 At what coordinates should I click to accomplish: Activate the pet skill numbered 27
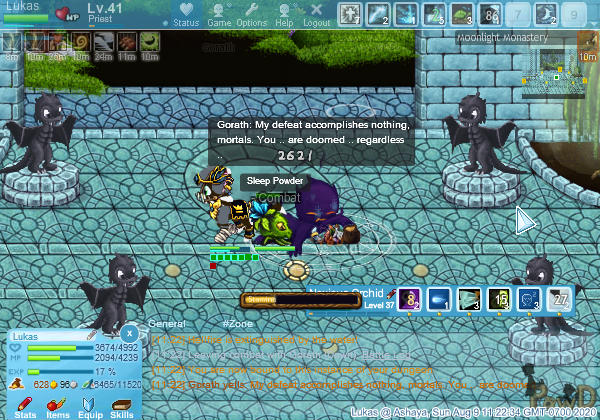pos(561,299)
